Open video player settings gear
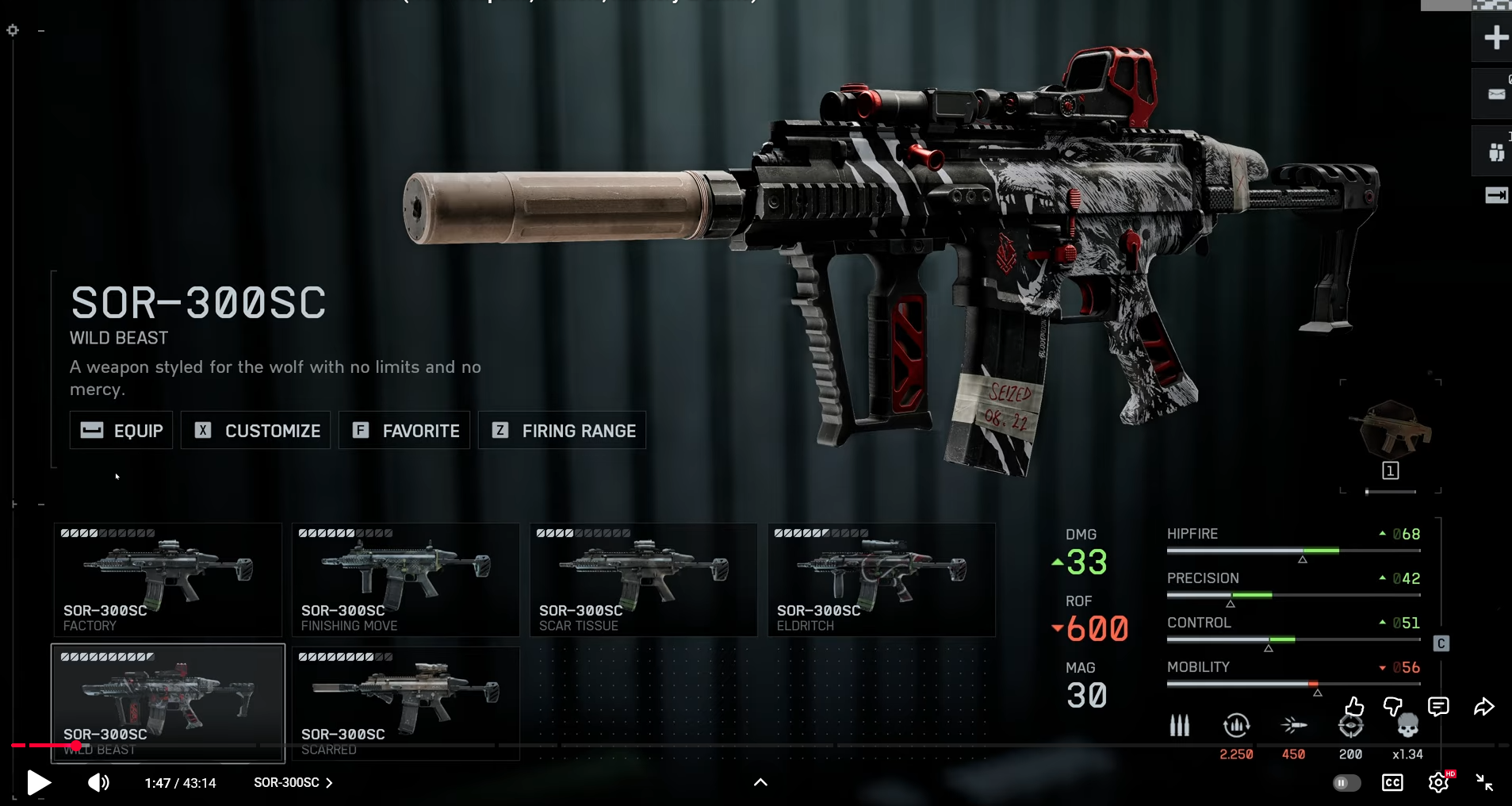Screen dimensions: 1512x806 pos(1438,783)
